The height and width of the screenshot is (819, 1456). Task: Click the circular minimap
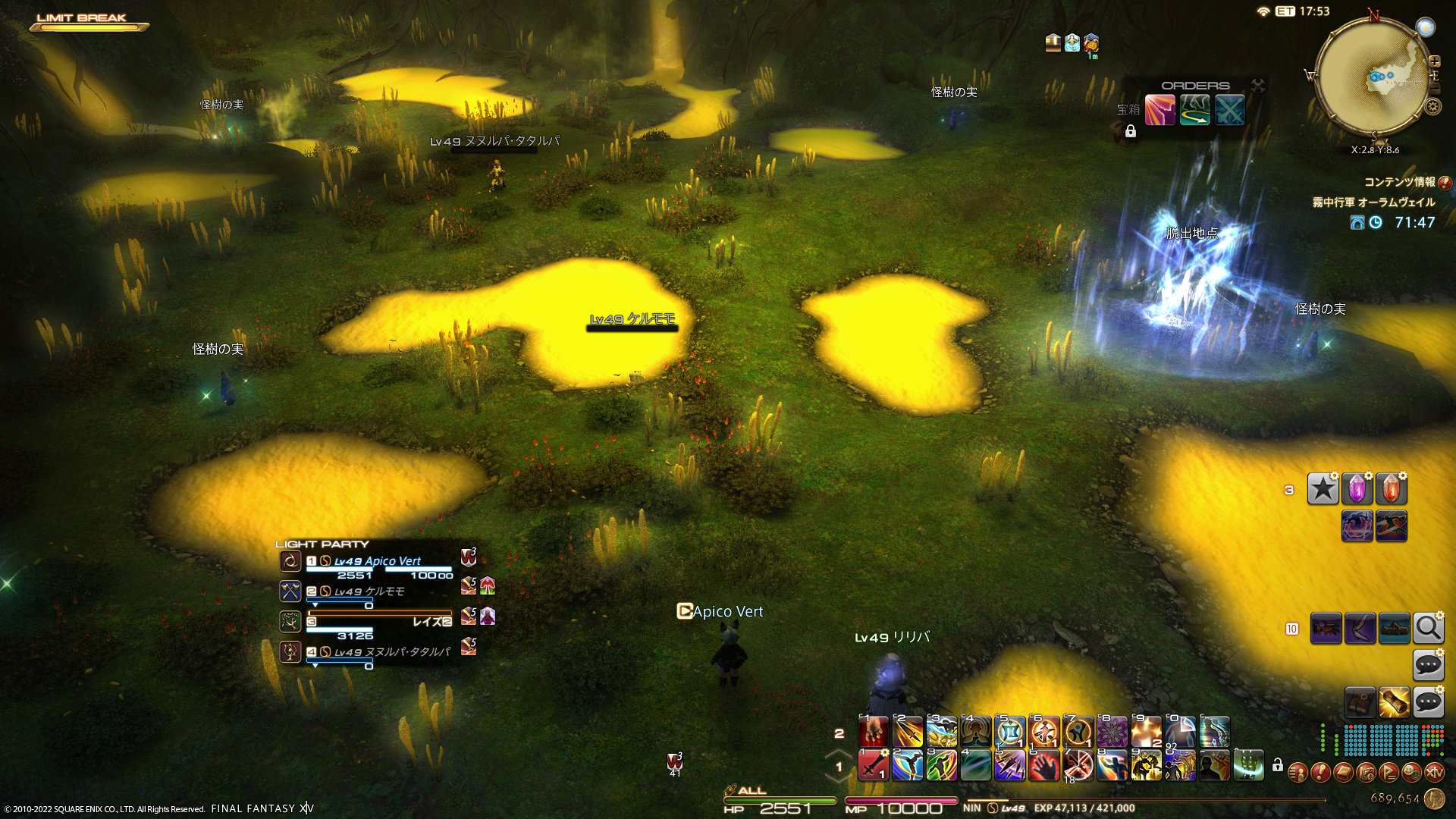point(1373,77)
